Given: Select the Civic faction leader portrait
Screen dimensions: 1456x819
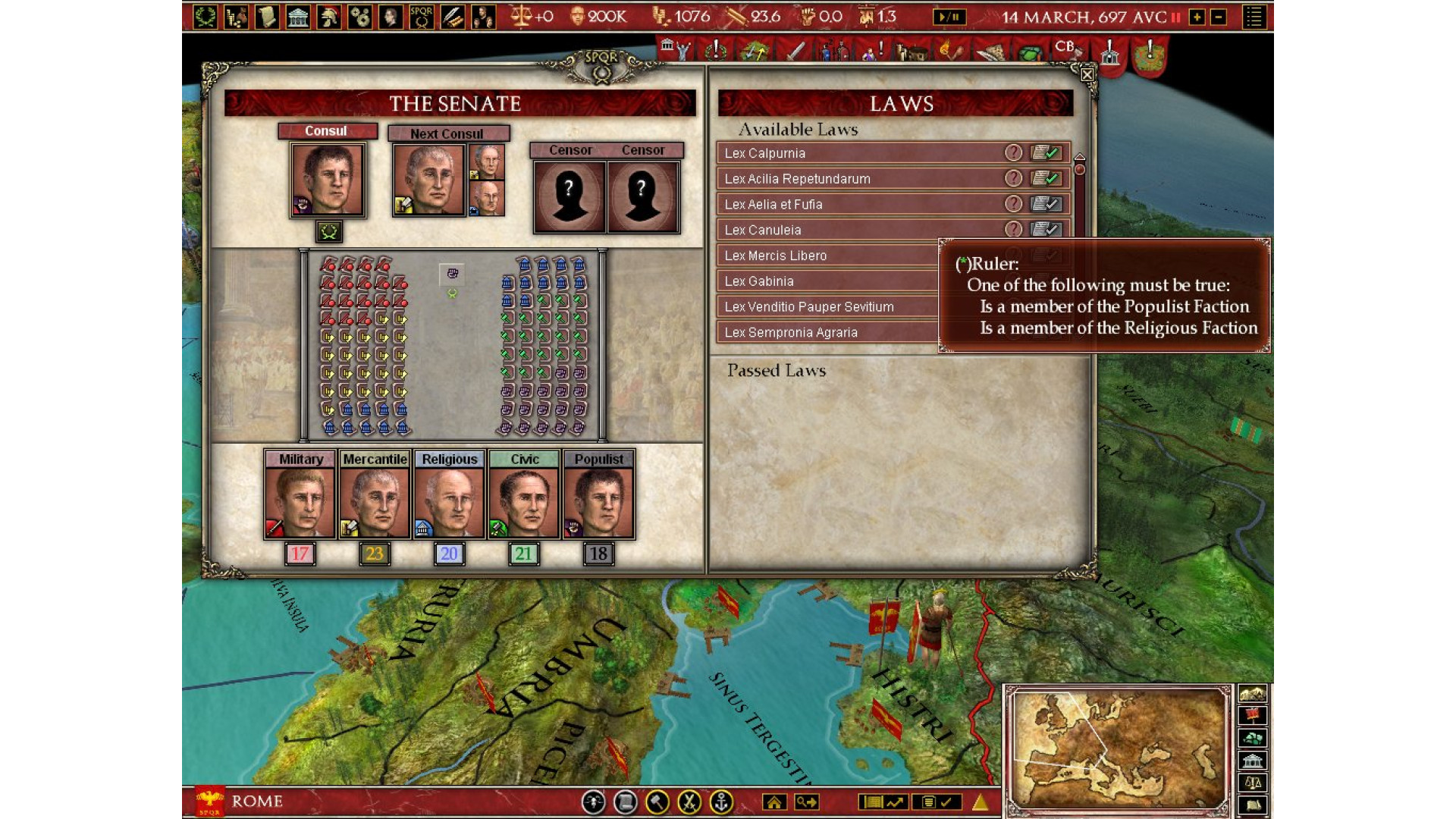Looking at the screenshot, I should coord(524,502).
